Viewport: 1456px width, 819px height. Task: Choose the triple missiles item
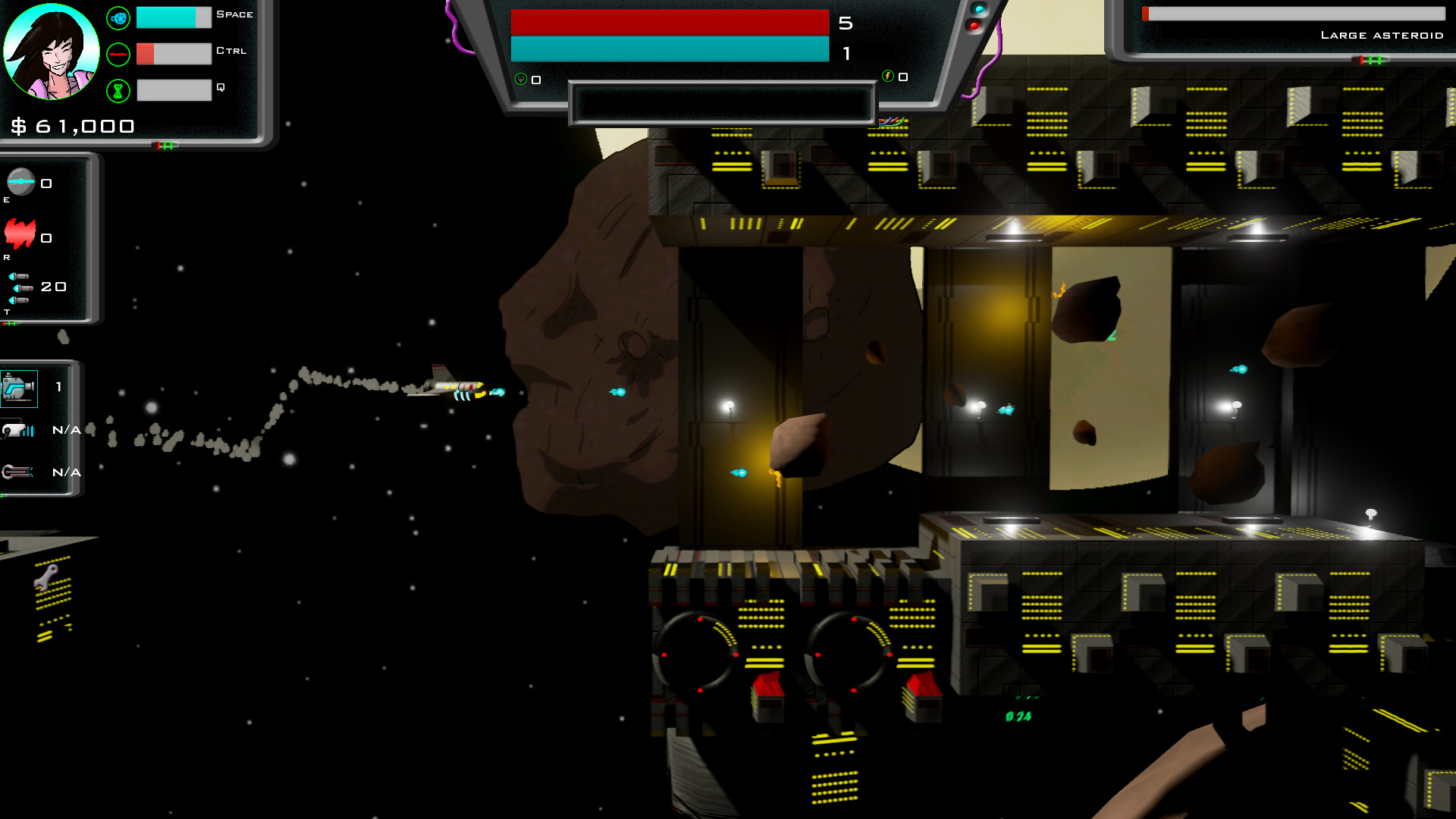(20, 288)
